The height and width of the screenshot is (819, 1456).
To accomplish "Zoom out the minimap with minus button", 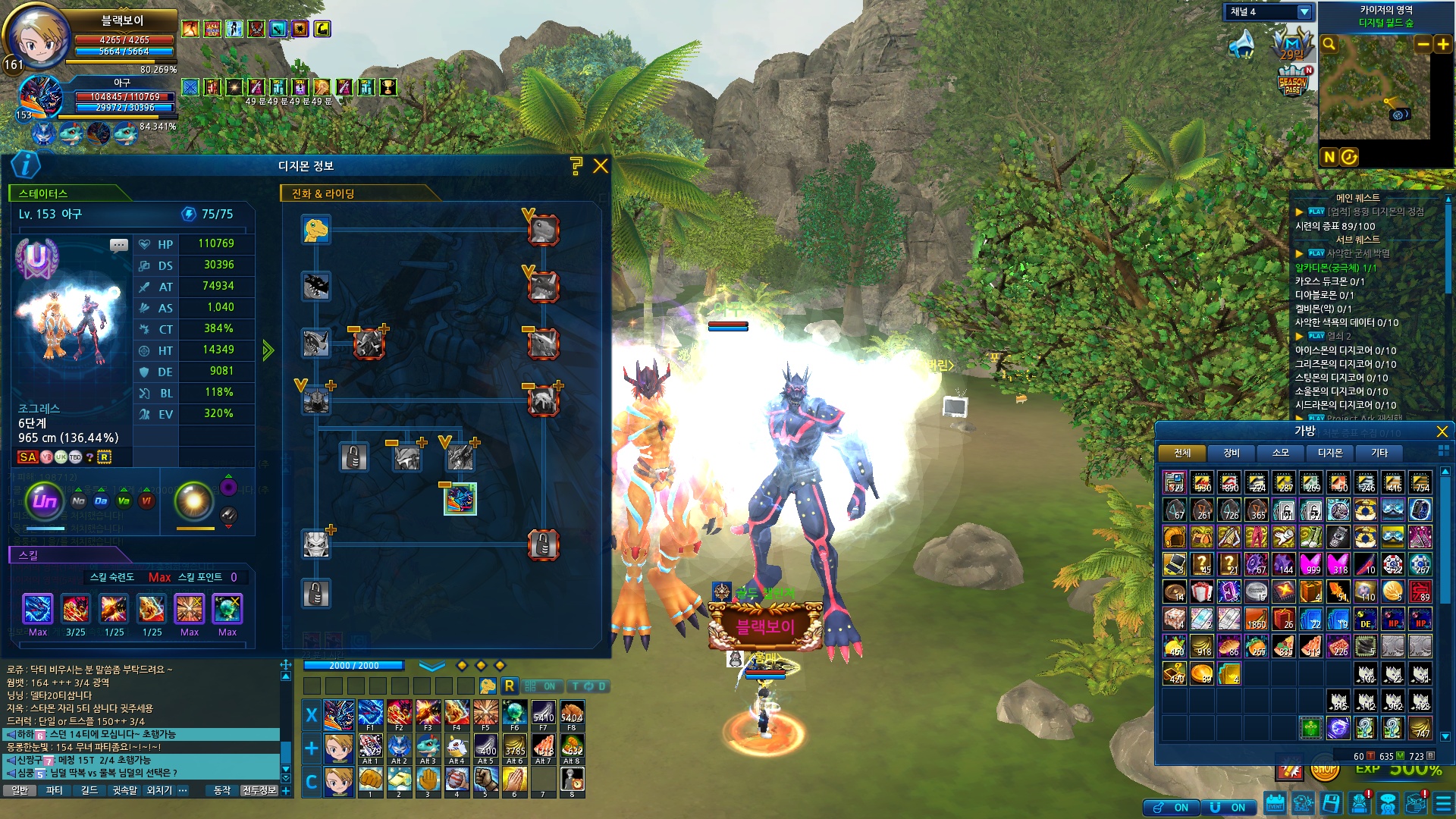I will (1423, 44).
